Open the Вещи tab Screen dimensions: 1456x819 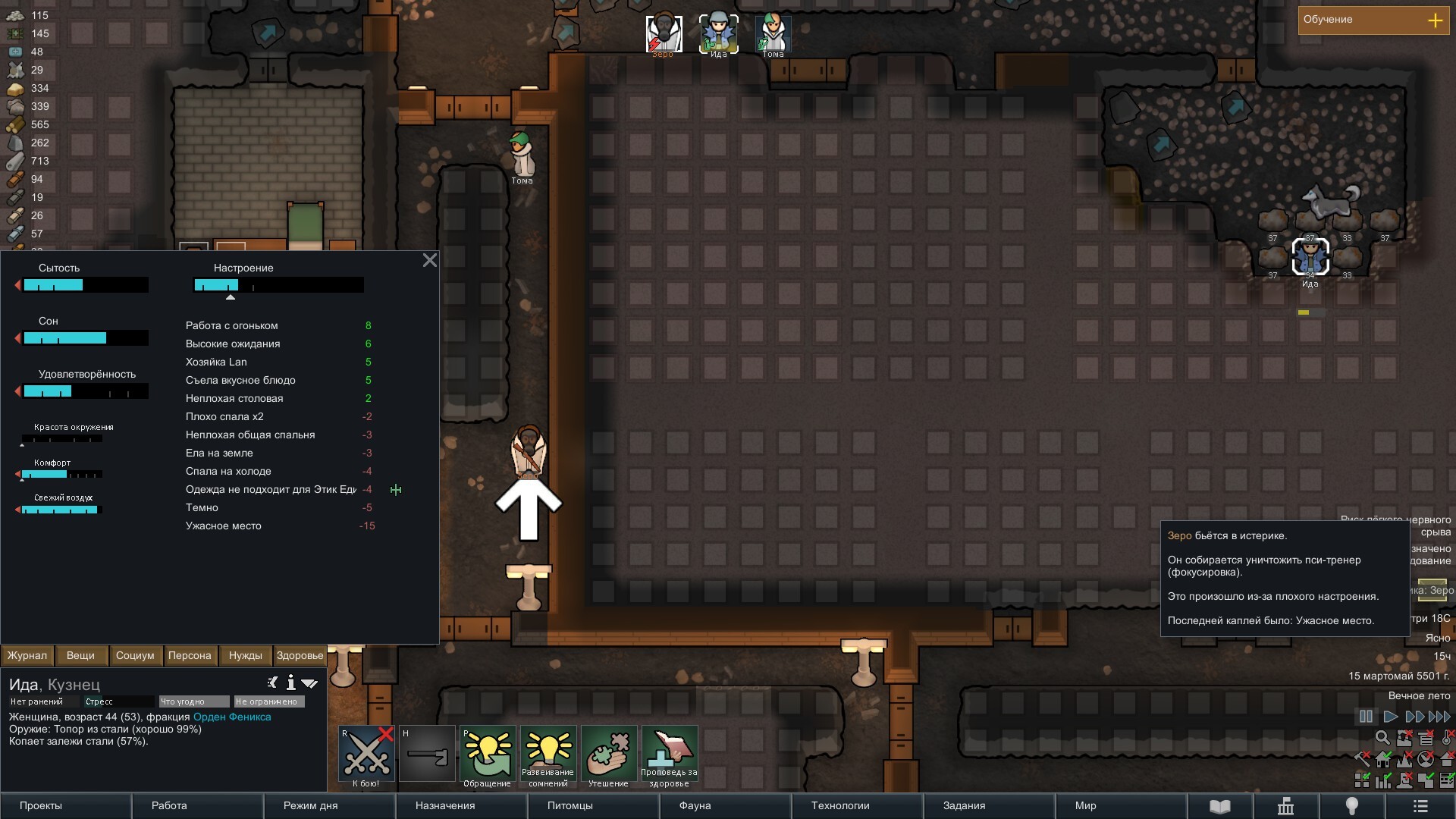(x=80, y=656)
